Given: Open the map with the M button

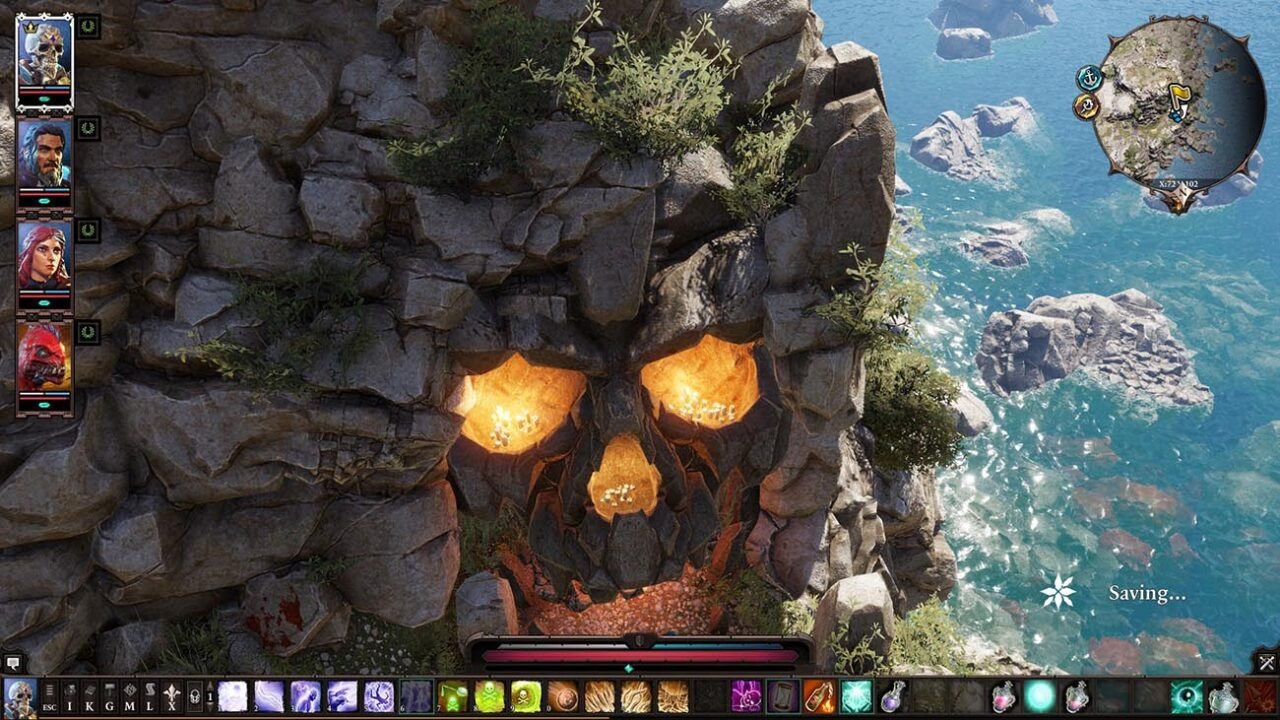Looking at the screenshot, I should [x=131, y=696].
